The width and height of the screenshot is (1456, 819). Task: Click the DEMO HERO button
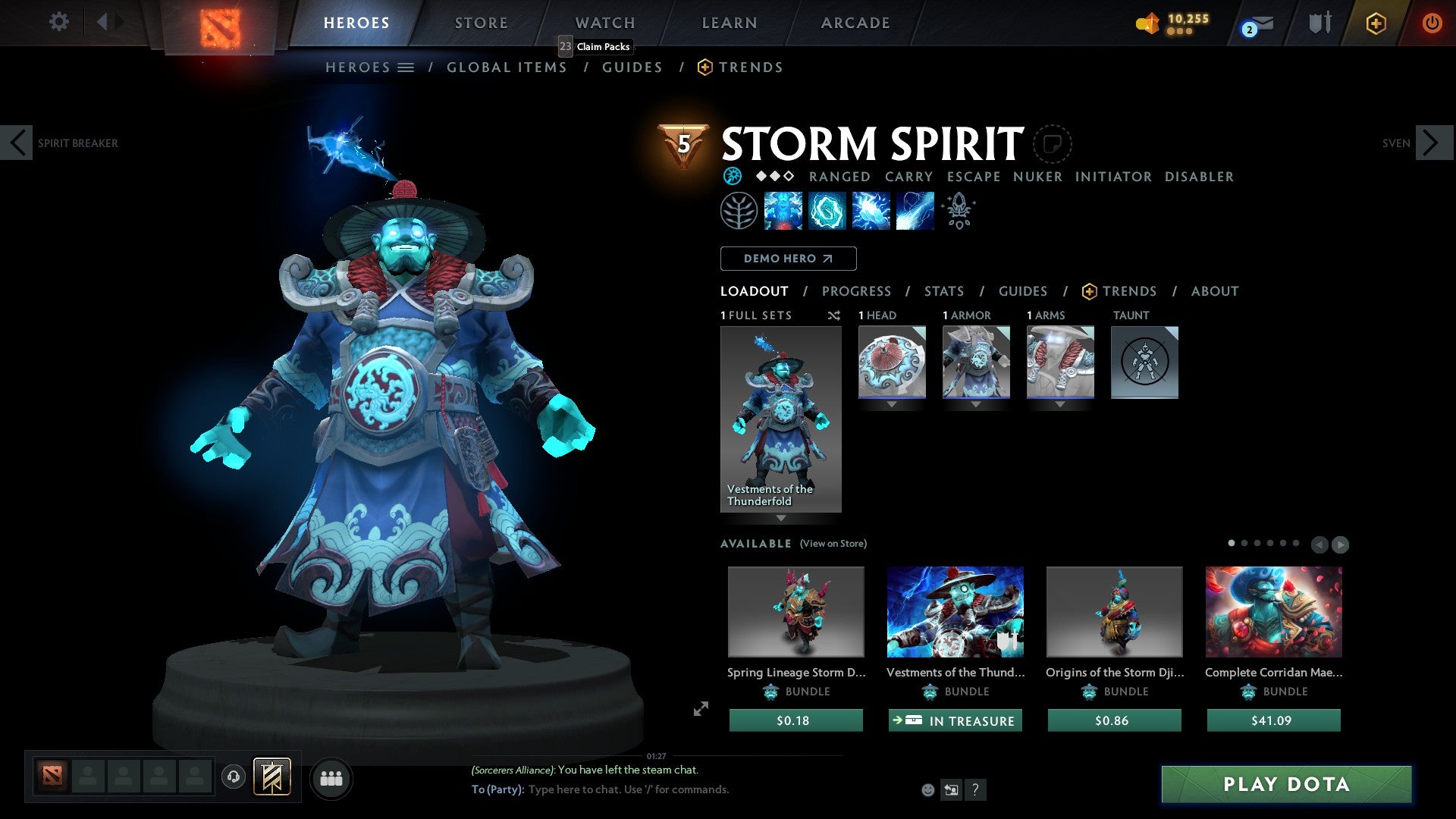coord(788,258)
